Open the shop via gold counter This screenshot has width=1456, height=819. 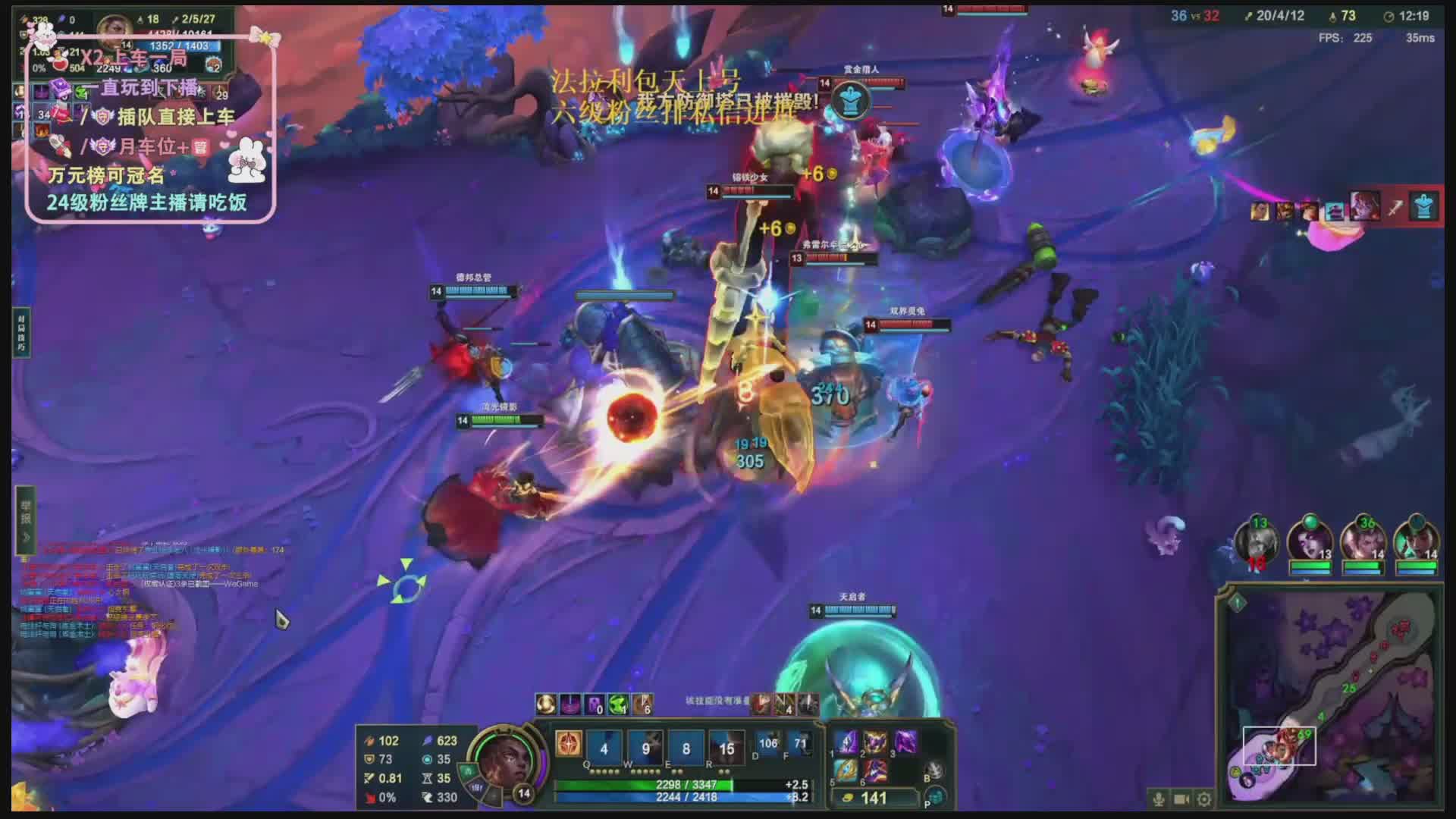pos(874,798)
